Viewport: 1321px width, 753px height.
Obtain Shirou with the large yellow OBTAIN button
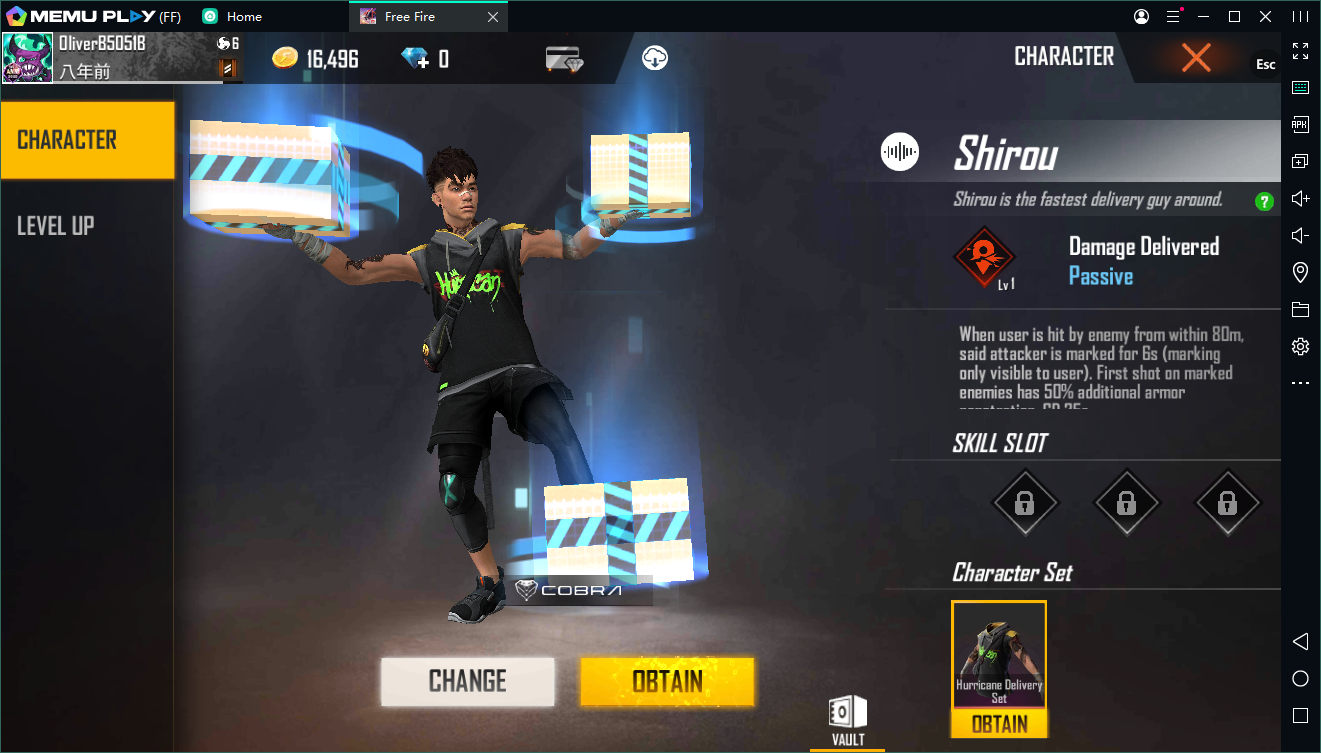[x=667, y=681]
